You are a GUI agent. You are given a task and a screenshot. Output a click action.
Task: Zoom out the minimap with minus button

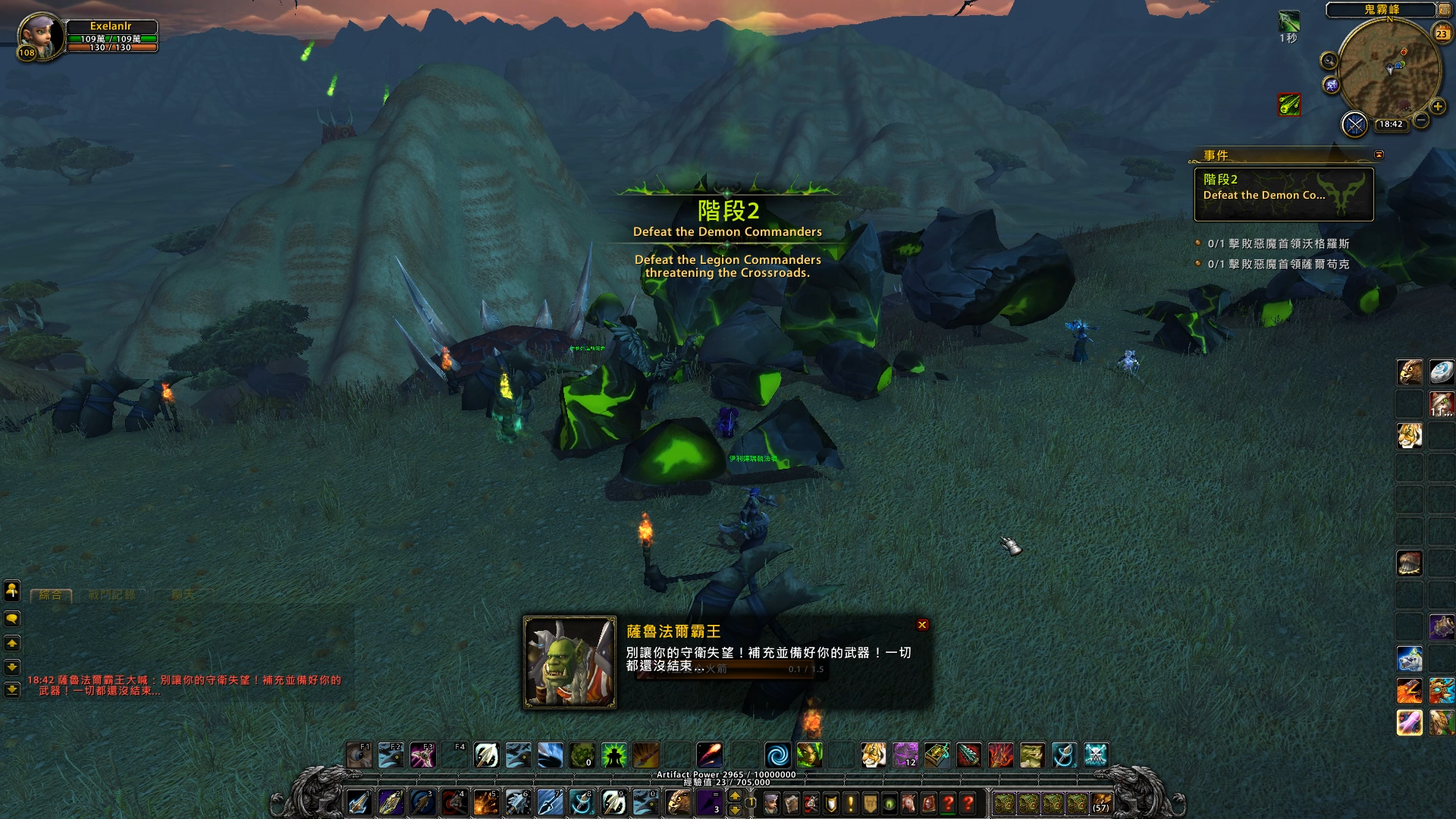click(x=1422, y=121)
